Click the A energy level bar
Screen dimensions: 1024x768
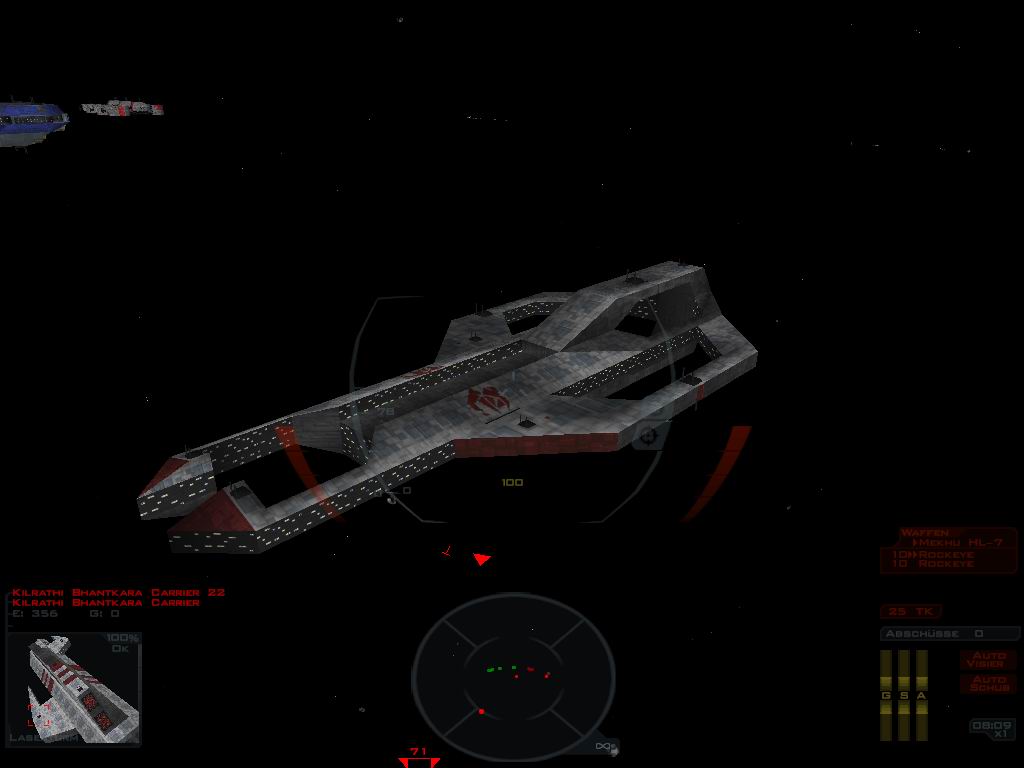tap(922, 695)
